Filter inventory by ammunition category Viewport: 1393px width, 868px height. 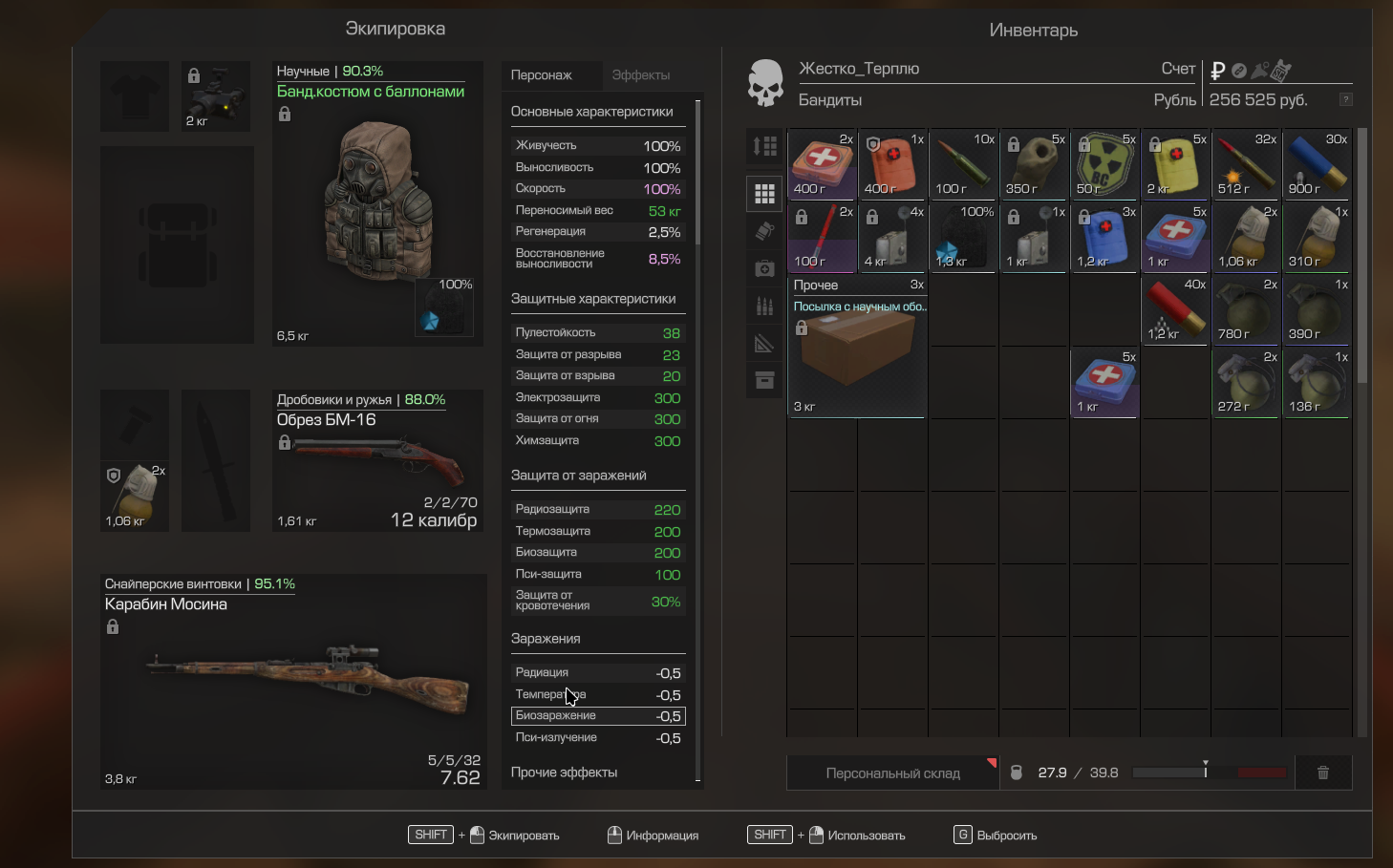click(765, 306)
